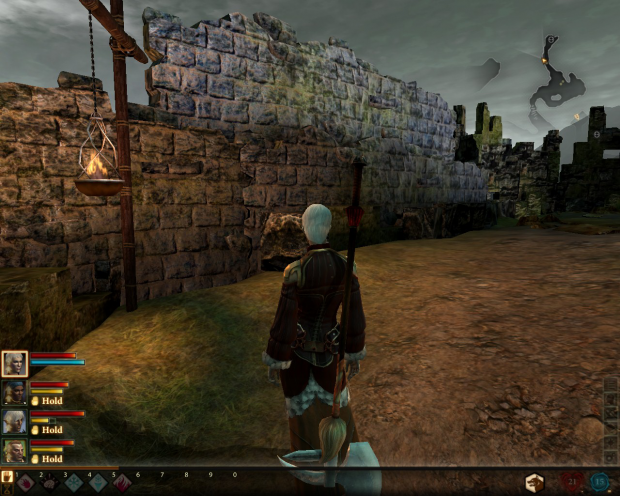Toggle Hold on the pale elf companion
This screenshot has height=496, width=620.
tap(46, 430)
